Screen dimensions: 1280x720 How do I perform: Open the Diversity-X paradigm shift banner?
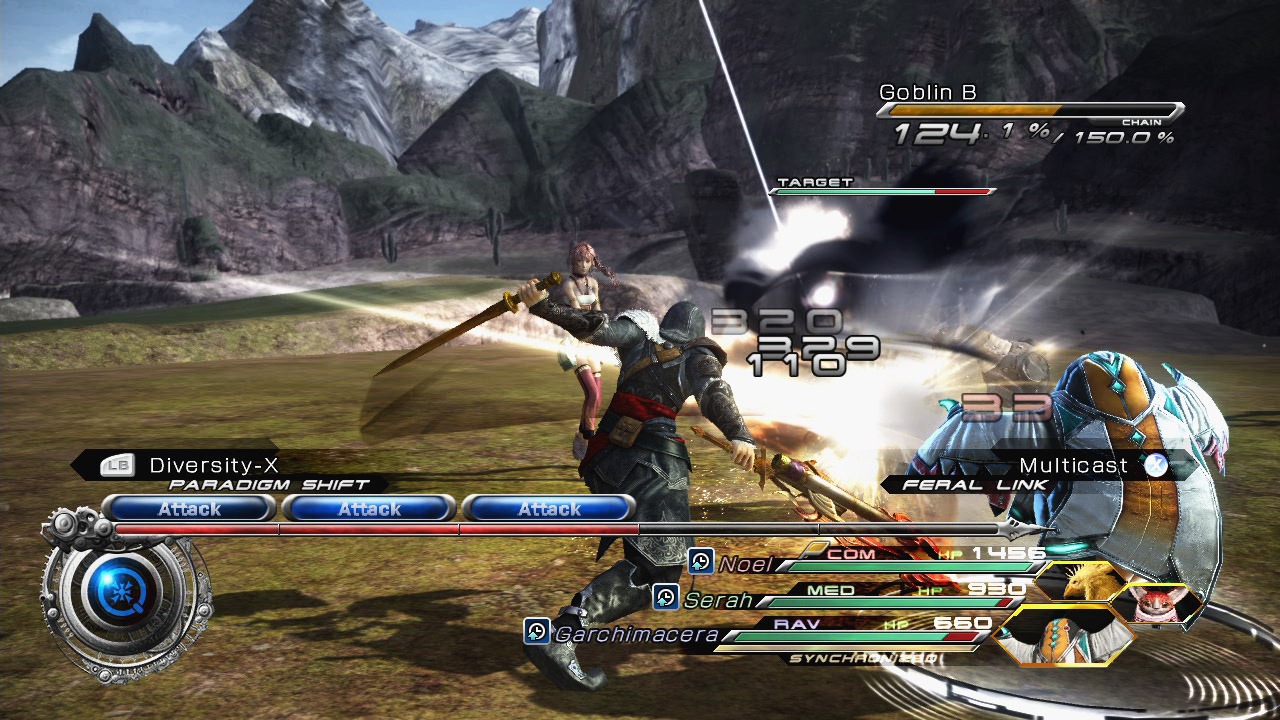pos(212,465)
